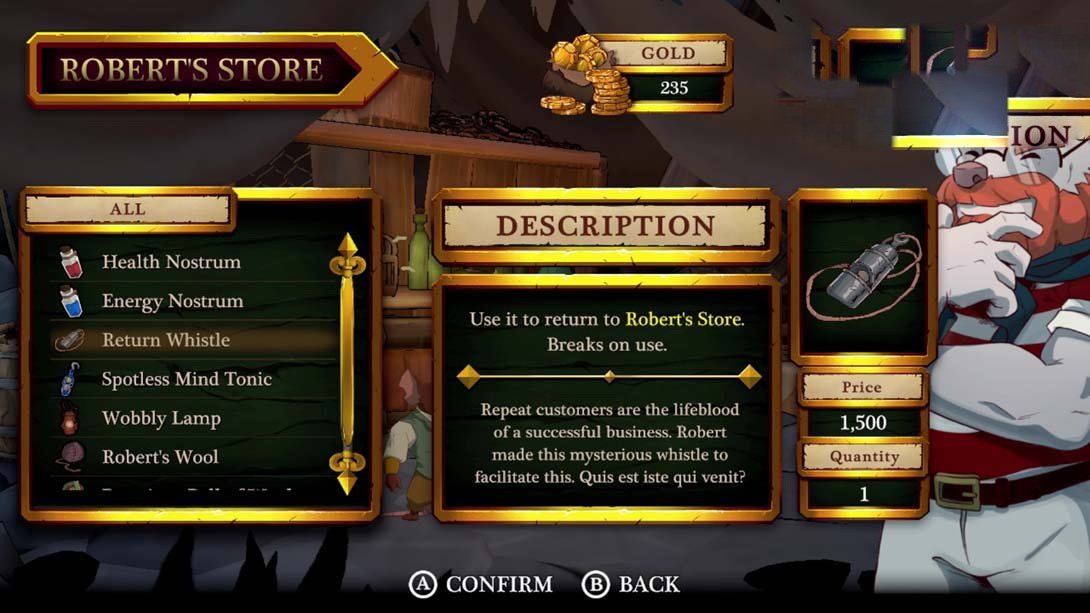Pick the Spotless Mind Tonic

186,380
